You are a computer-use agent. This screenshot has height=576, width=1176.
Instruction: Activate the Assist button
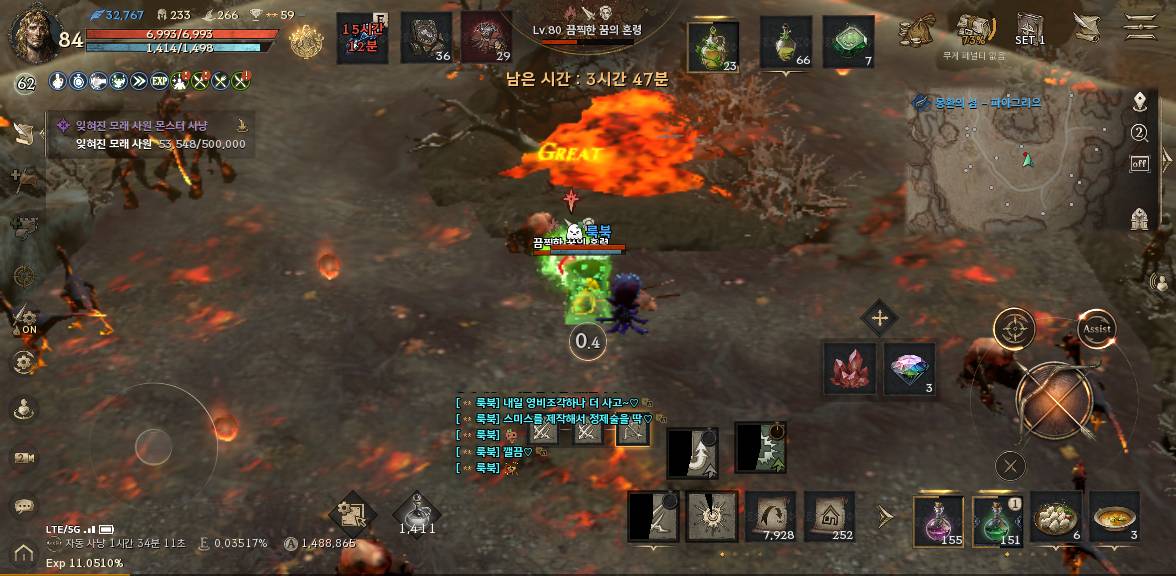[x=1096, y=328]
